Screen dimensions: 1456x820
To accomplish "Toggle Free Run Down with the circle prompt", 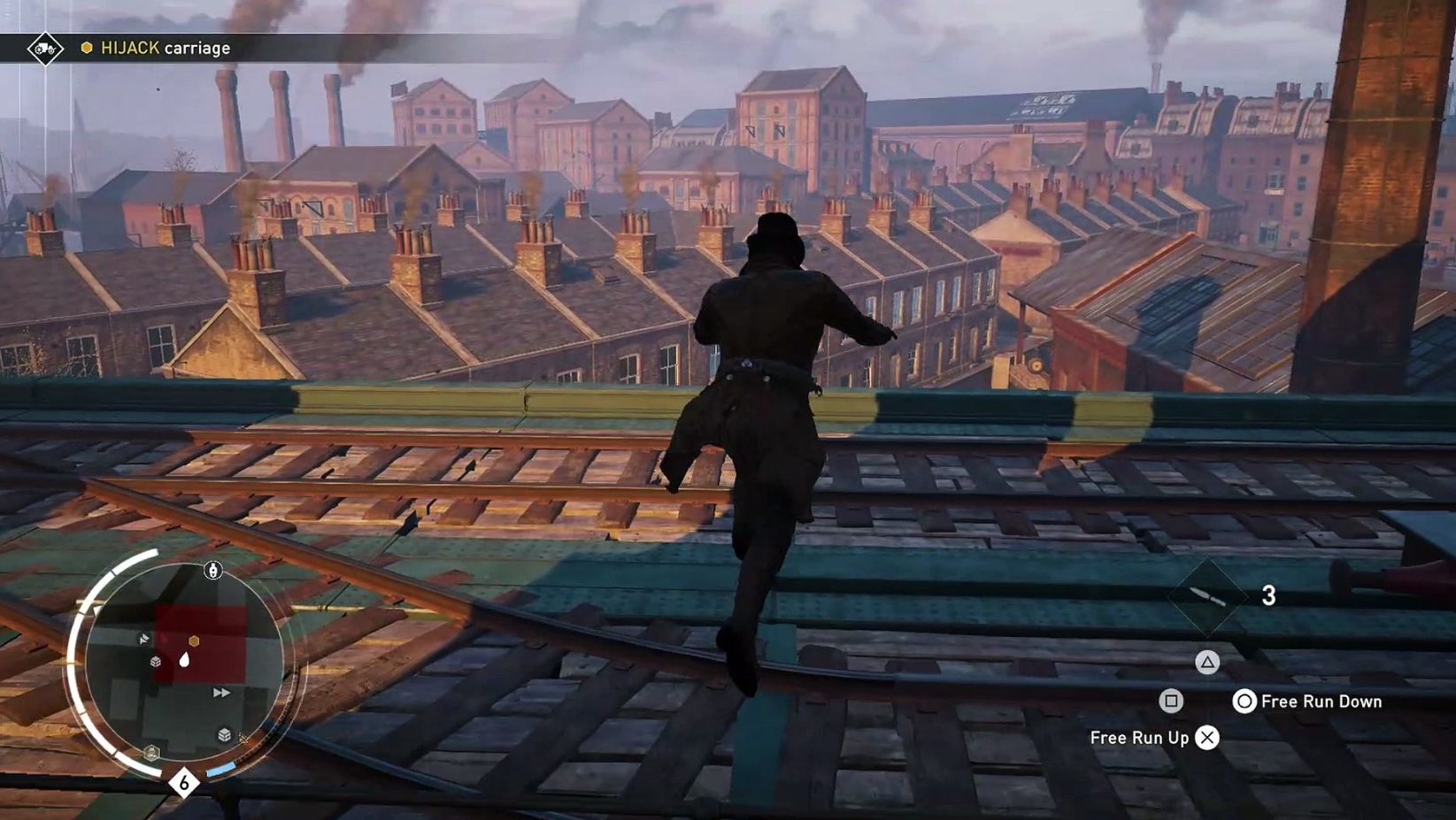I will [1244, 701].
